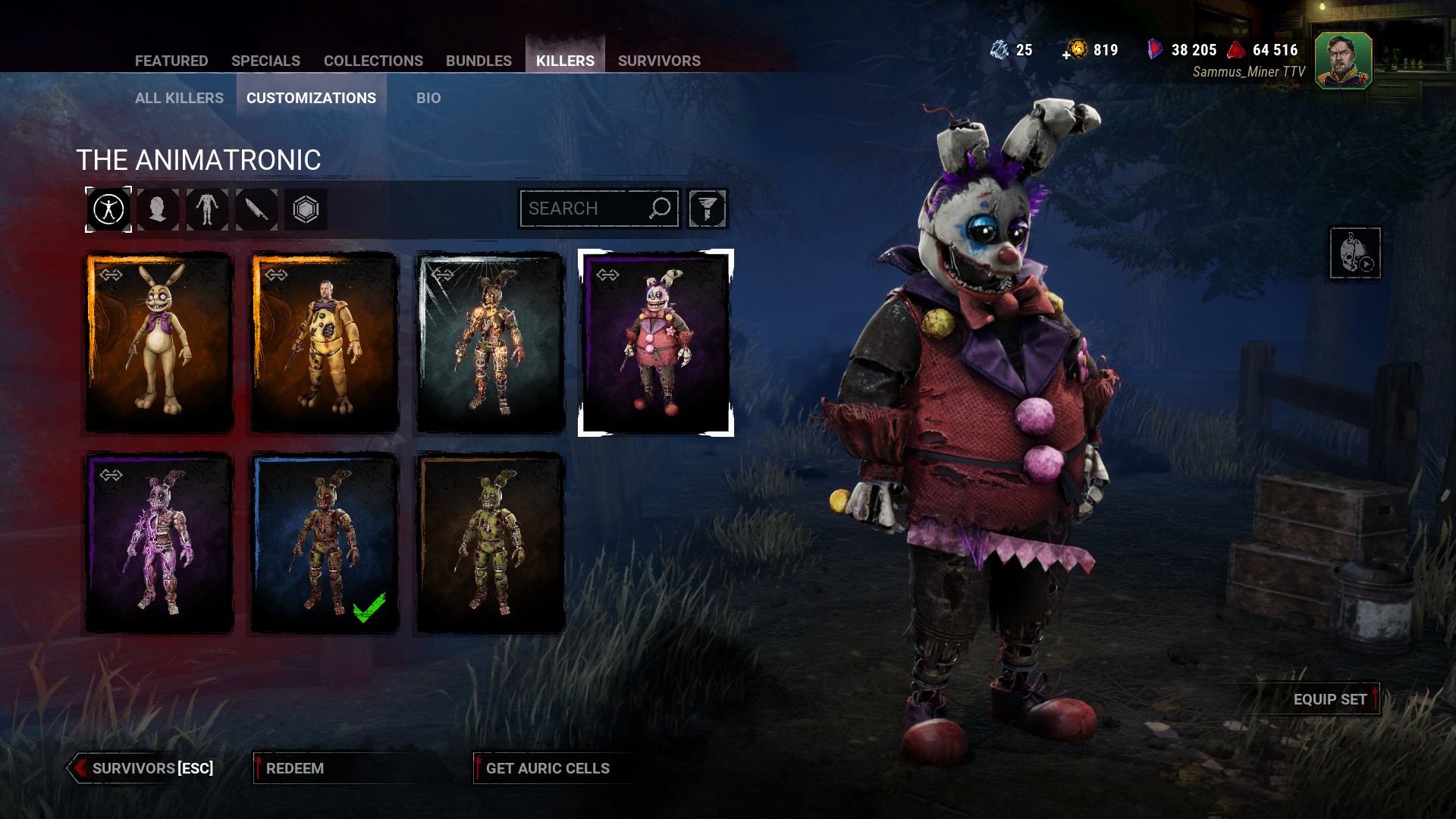Pick the glowing purple animatronic outfit
Viewport: 1456px width, 819px height.
(x=159, y=543)
